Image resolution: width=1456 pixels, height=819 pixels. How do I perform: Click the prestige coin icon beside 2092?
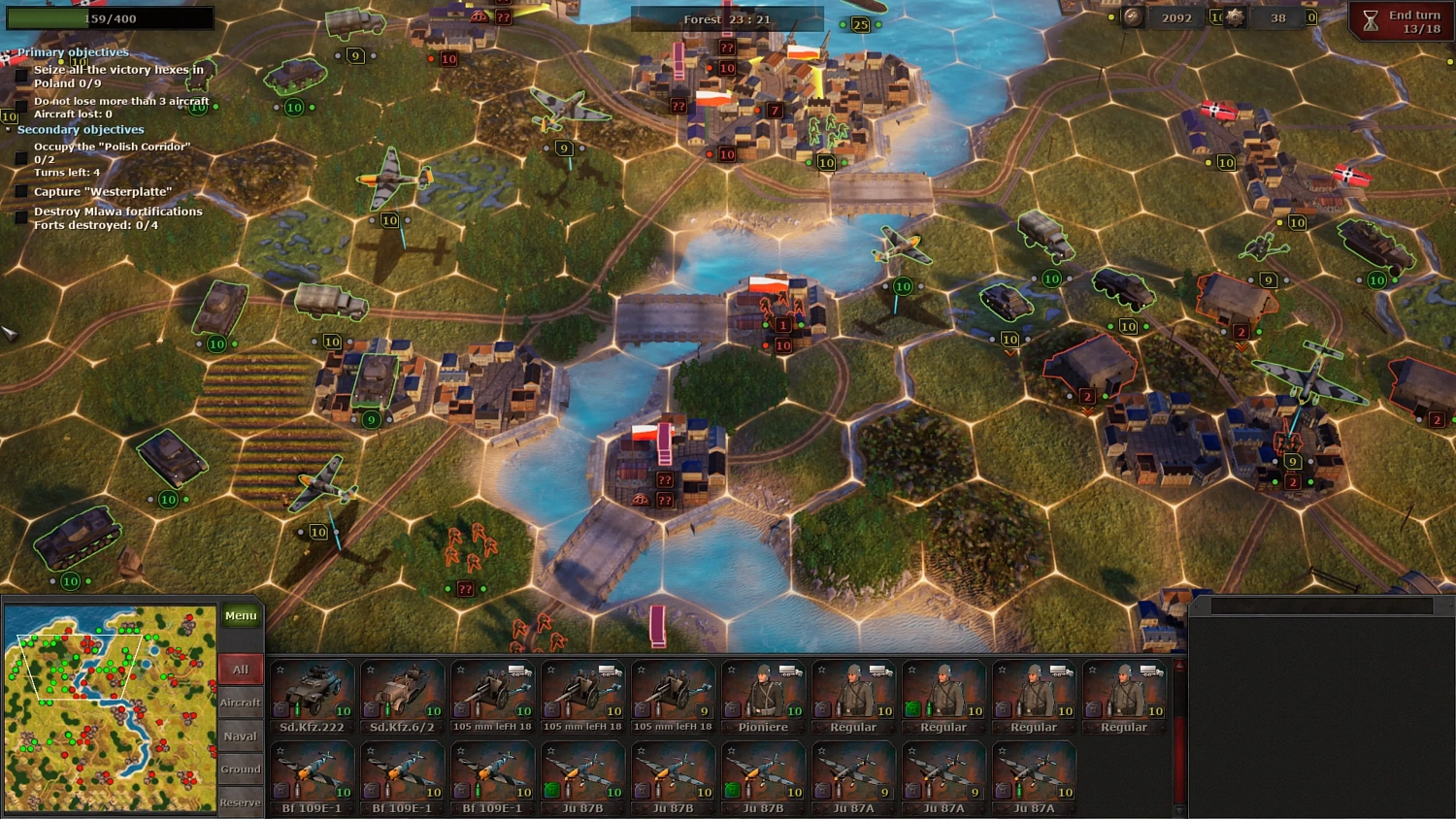coord(1136,16)
